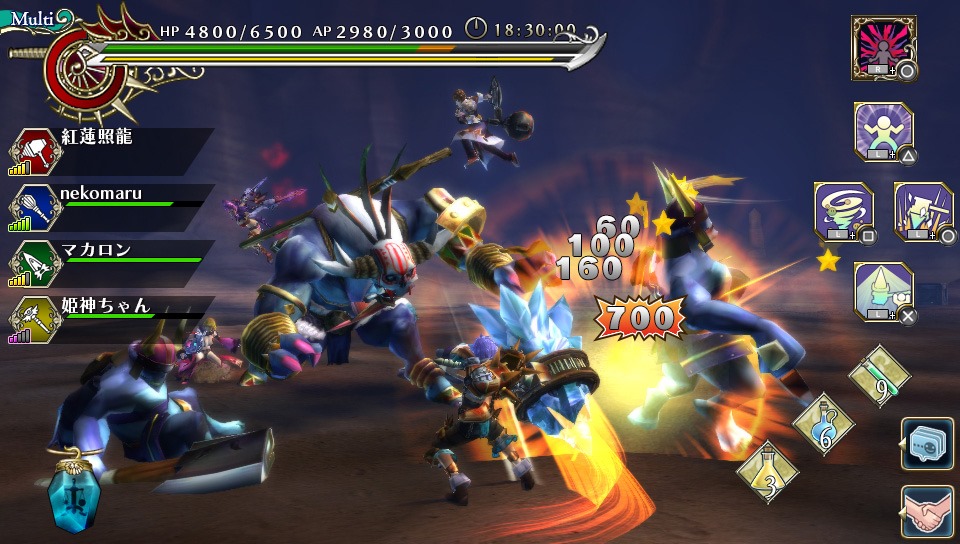Drink the blue potion with 6 left
The height and width of the screenshot is (544, 960).
(x=823, y=423)
